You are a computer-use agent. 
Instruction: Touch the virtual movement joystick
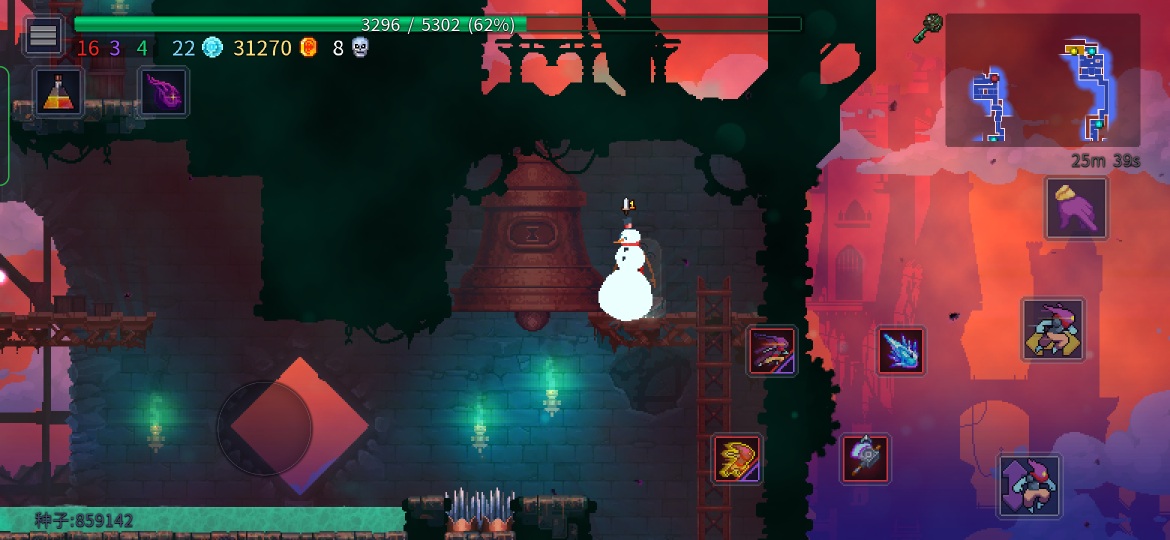[x=265, y=428]
